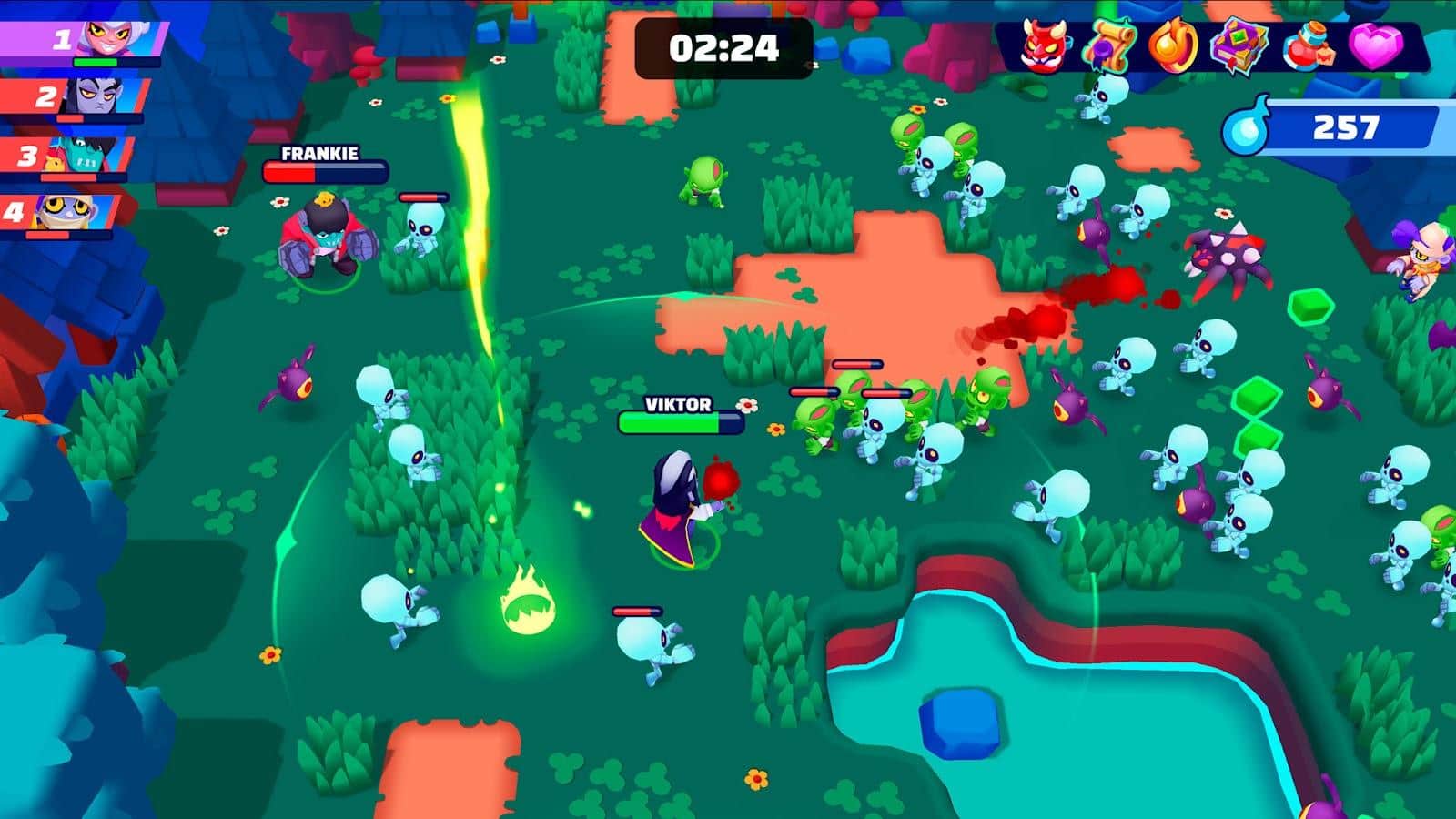Select the red devil mask power-up icon
This screenshot has width=1456, height=819.
(x=1043, y=45)
